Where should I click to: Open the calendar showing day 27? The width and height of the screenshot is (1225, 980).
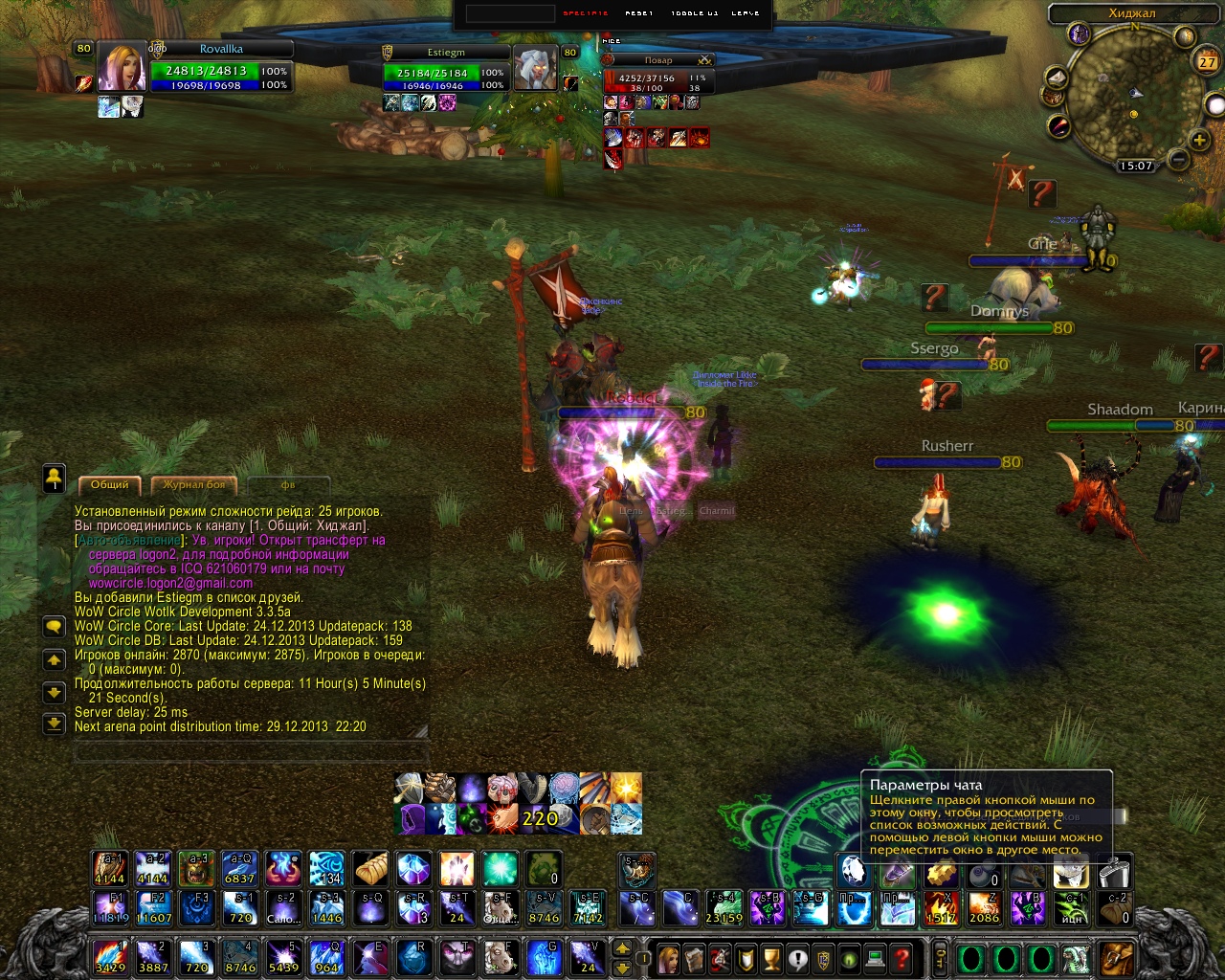pyautogui.click(x=1207, y=62)
